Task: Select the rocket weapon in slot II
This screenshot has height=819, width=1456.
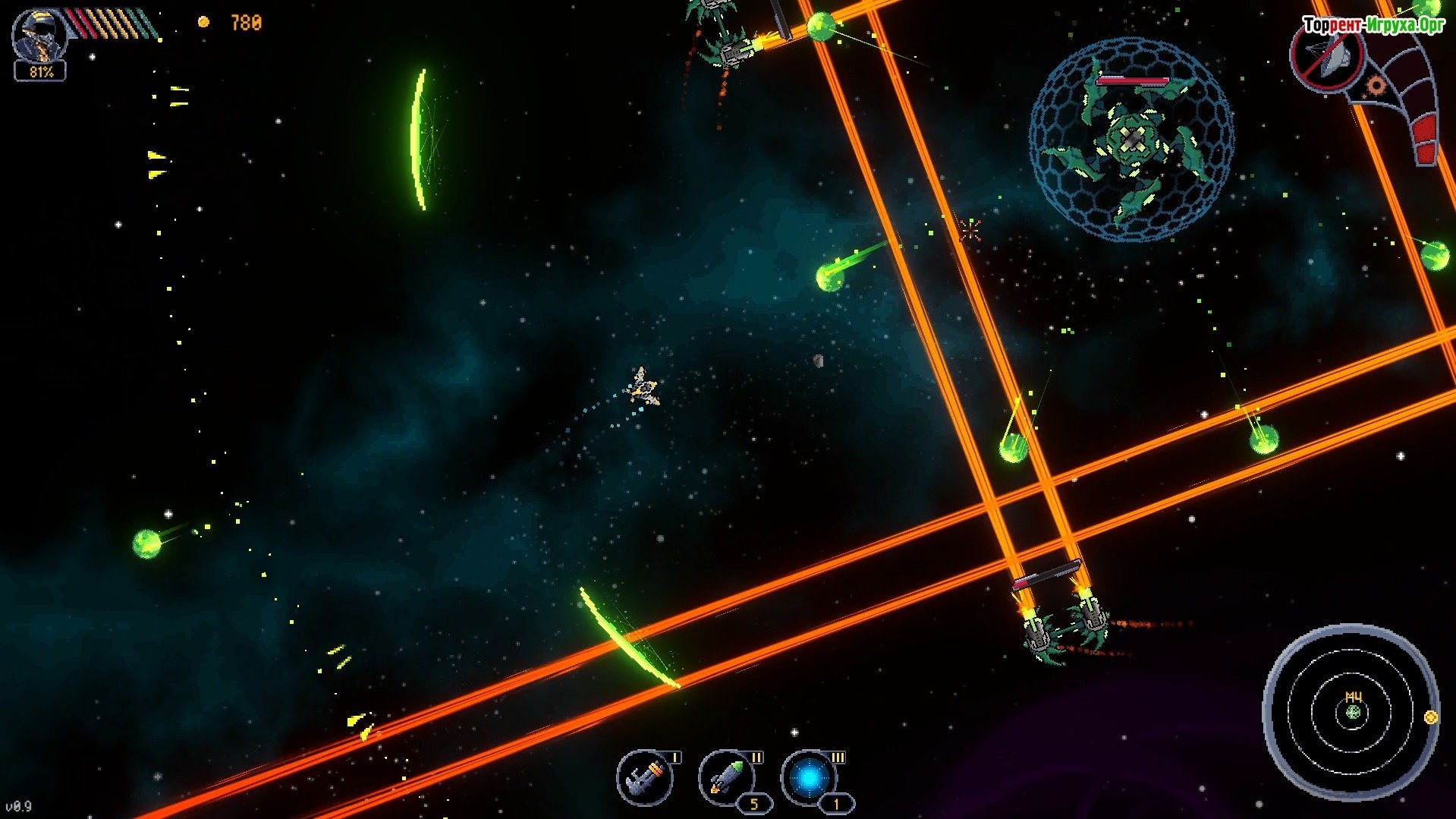Action: click(x=726, y=778)
